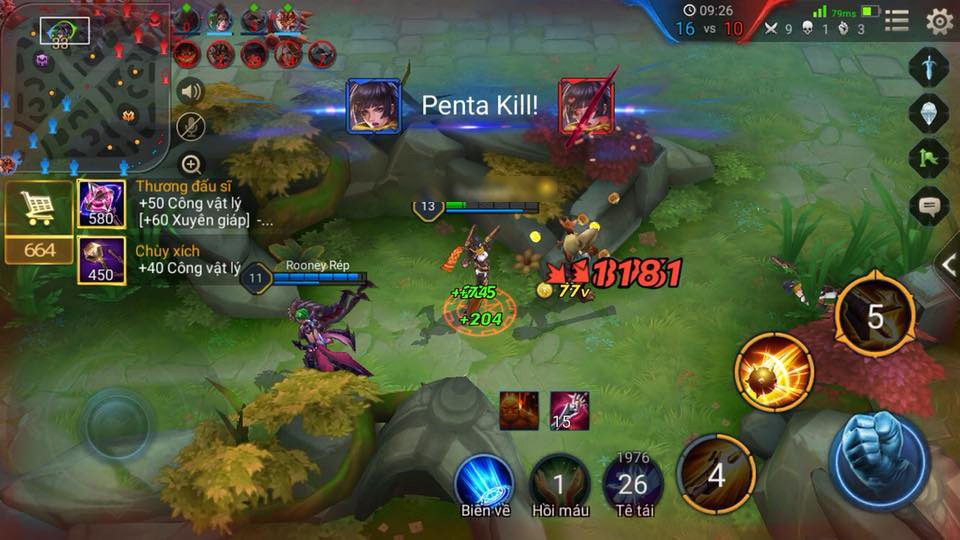Tap the skill showing cooldown 4

point(716,474)
